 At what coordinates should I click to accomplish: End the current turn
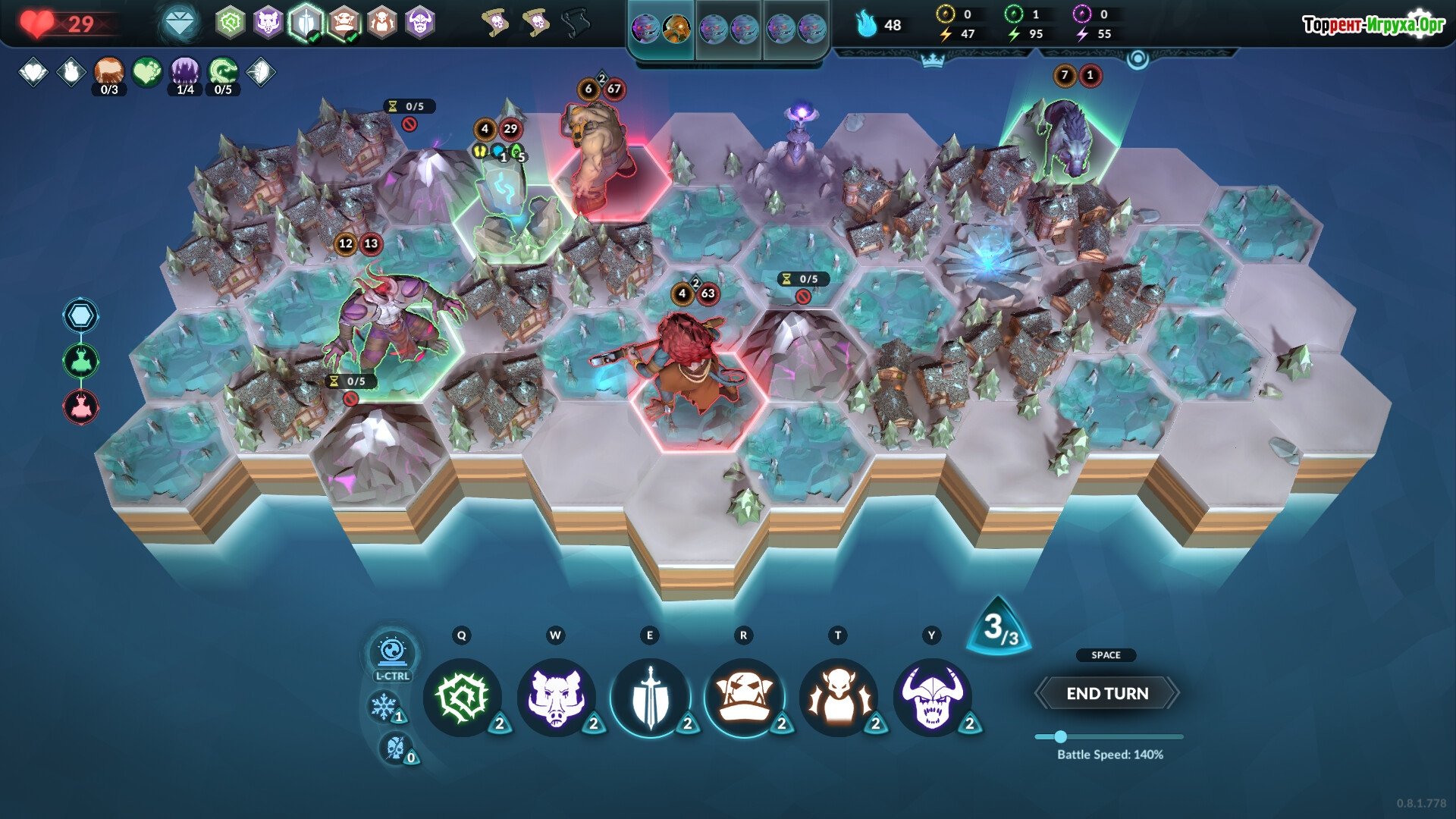(1106, 693)
